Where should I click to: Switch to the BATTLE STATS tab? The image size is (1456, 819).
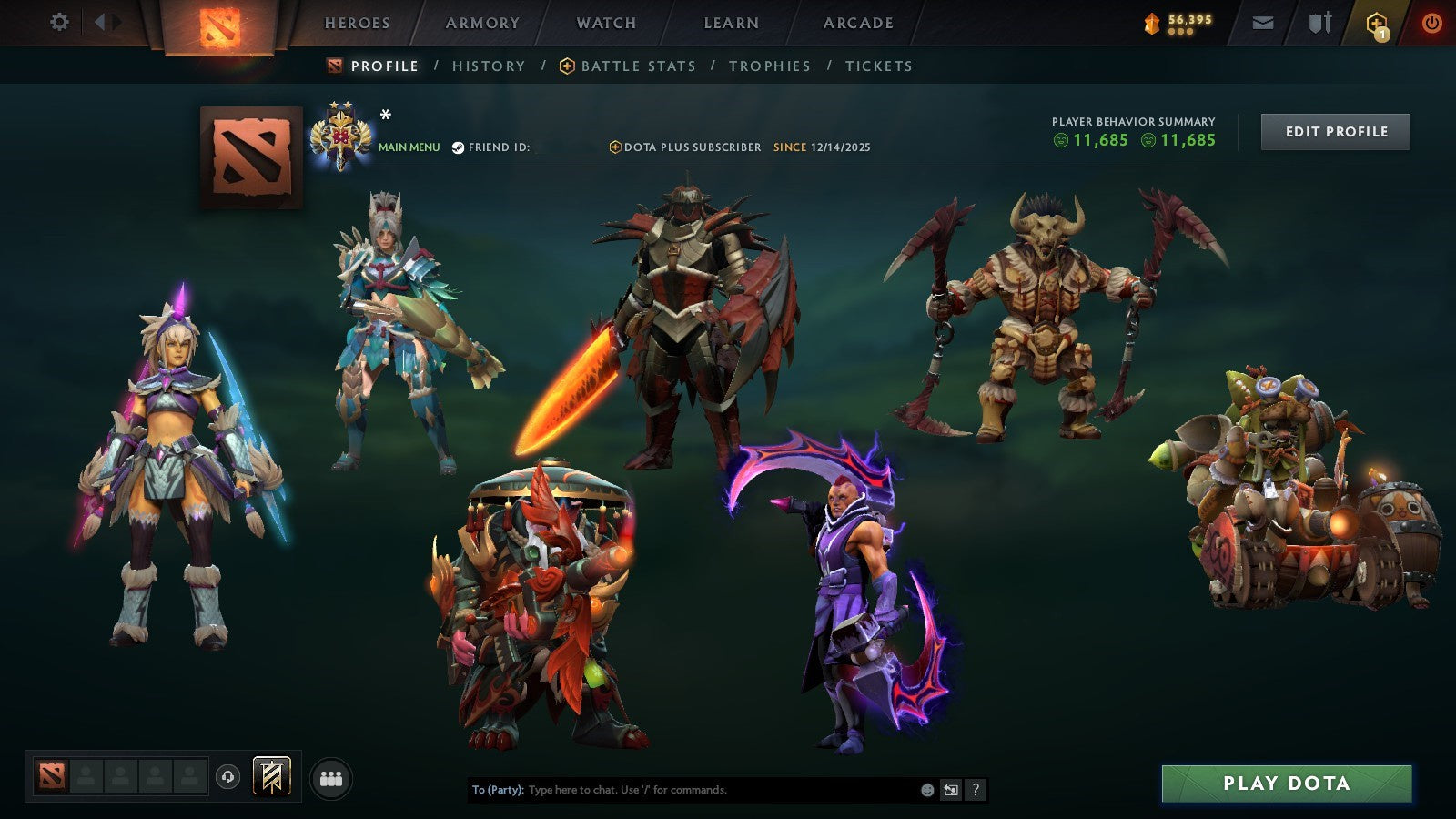[x=638, y=66]
